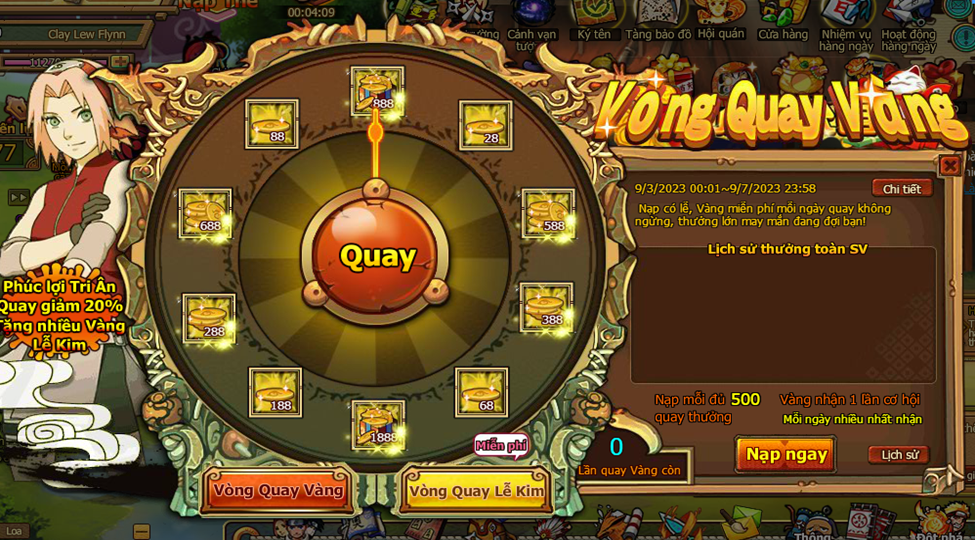975x540 pixels.
Task: Select the 28 gold prize slot
Action: pos(485,125)
